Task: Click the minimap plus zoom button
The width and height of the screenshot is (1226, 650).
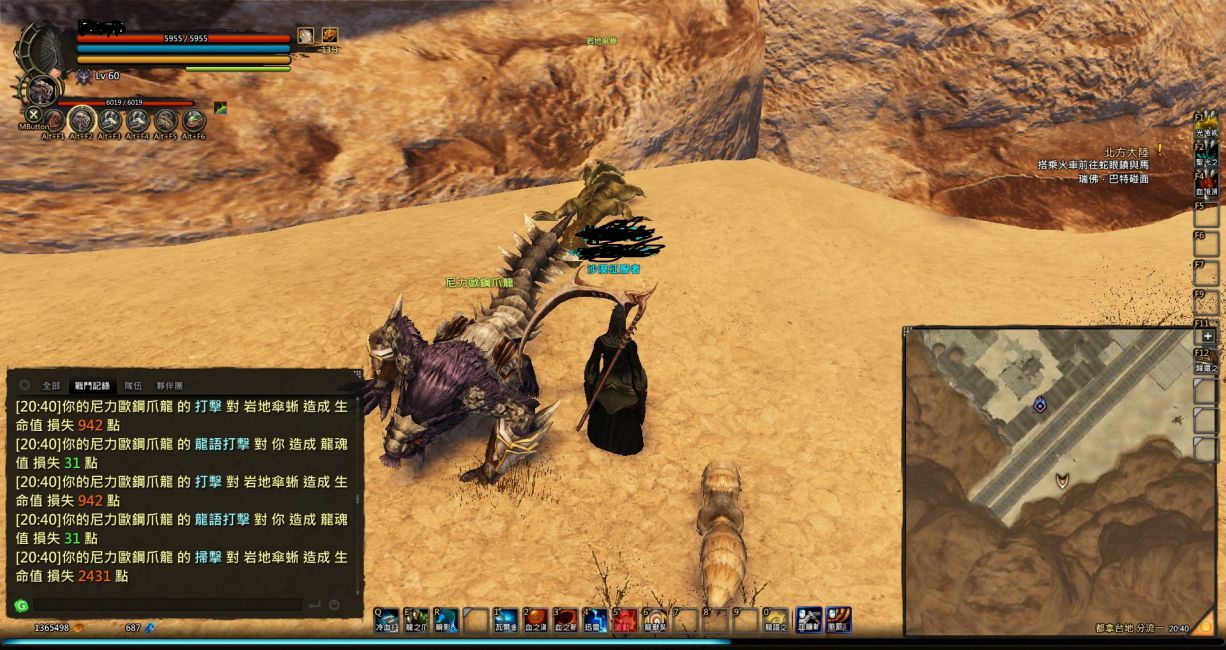Action: (1207, 337)
